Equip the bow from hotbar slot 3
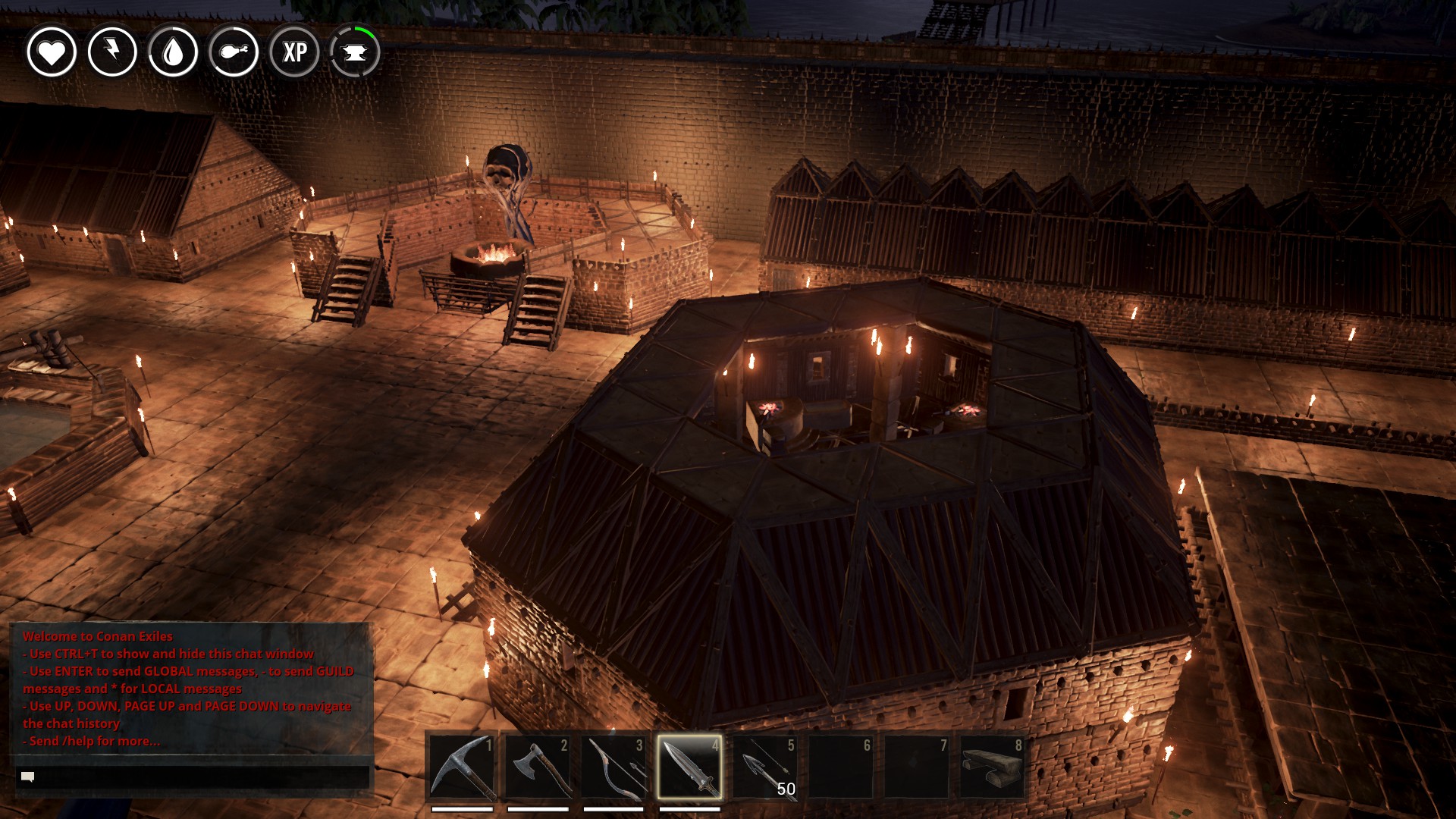The width and height of the screenshot is (1456, 819). point(613,767)
